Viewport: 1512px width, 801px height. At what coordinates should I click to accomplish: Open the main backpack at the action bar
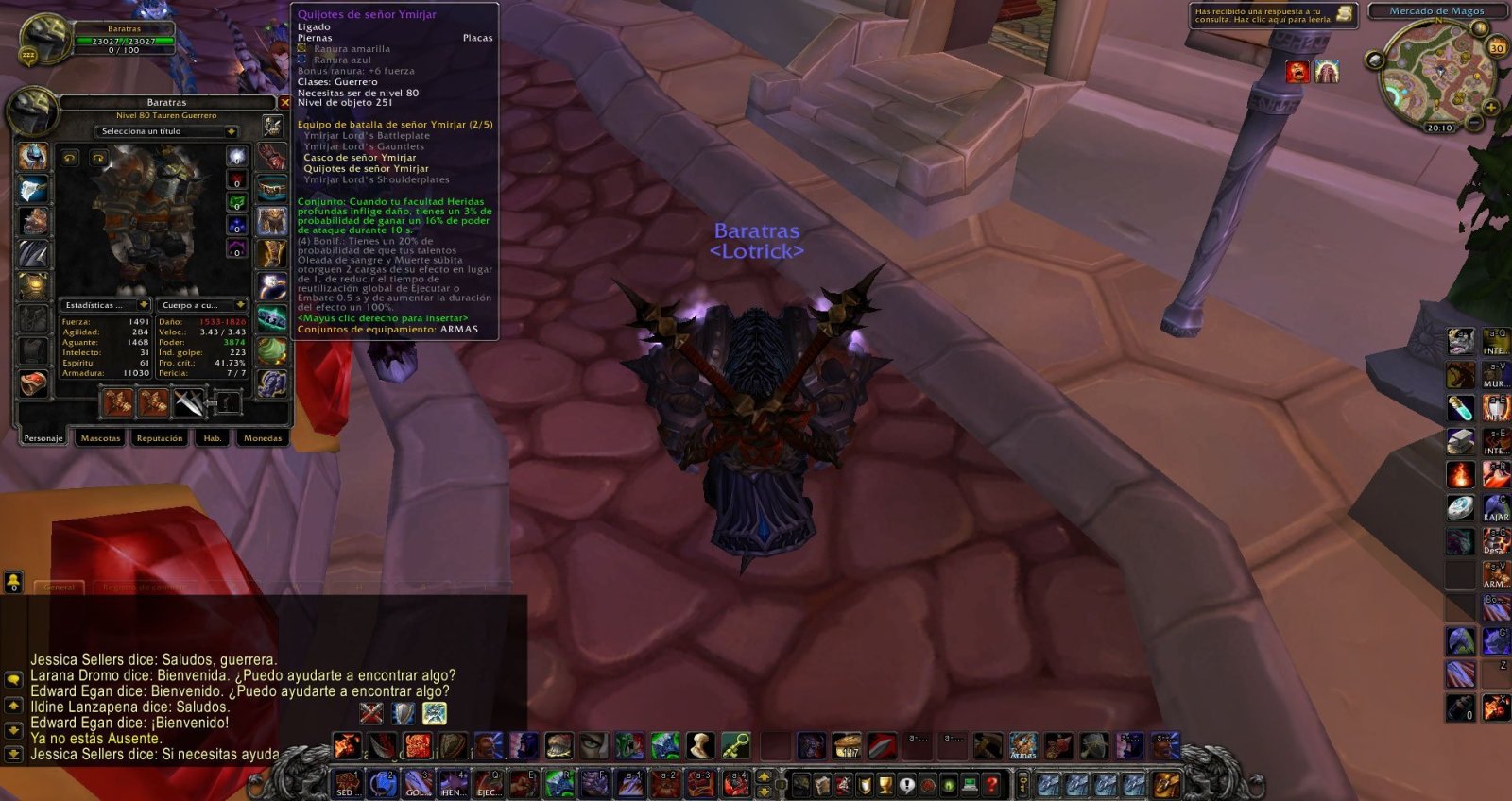pos(1166,783)
